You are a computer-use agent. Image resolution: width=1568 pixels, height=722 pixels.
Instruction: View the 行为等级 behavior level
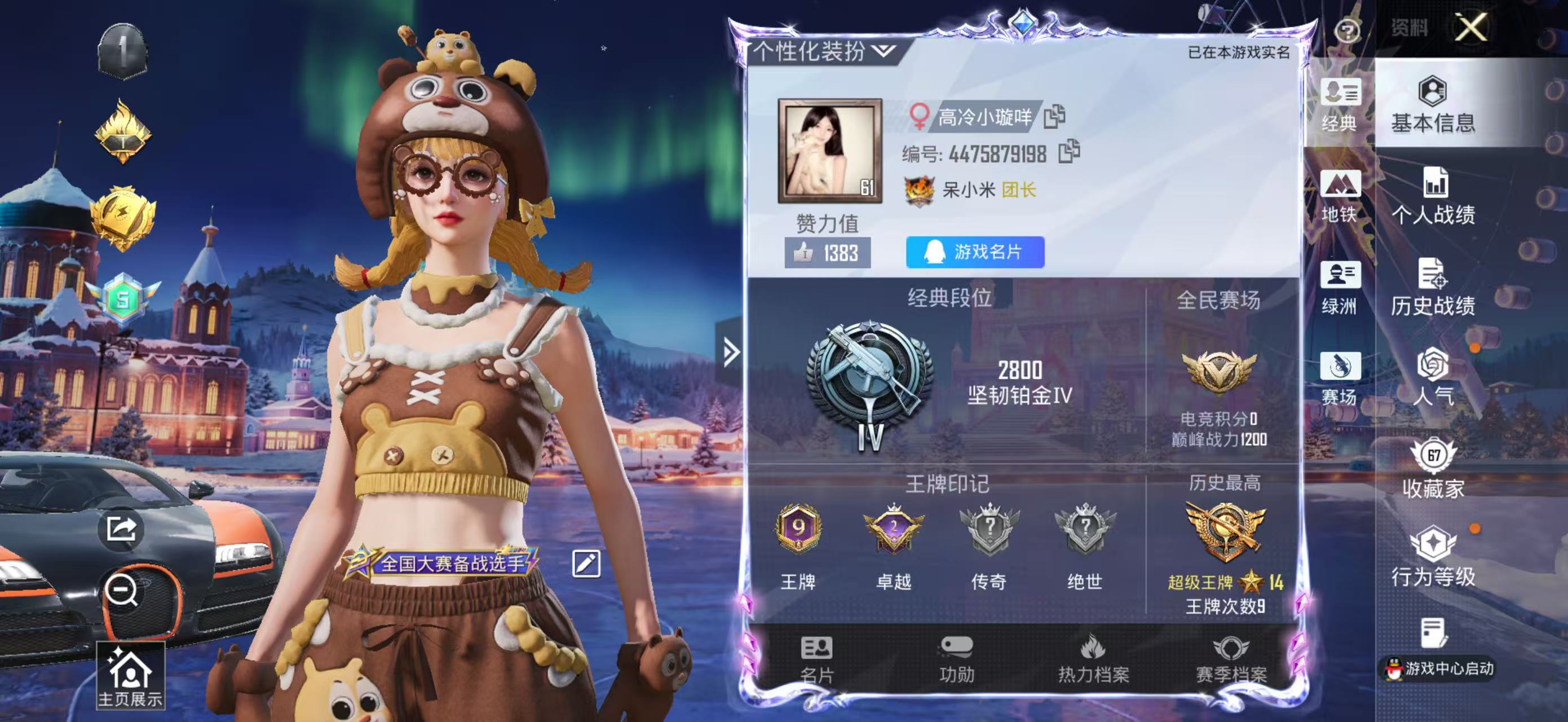(x=1433, y=558)
